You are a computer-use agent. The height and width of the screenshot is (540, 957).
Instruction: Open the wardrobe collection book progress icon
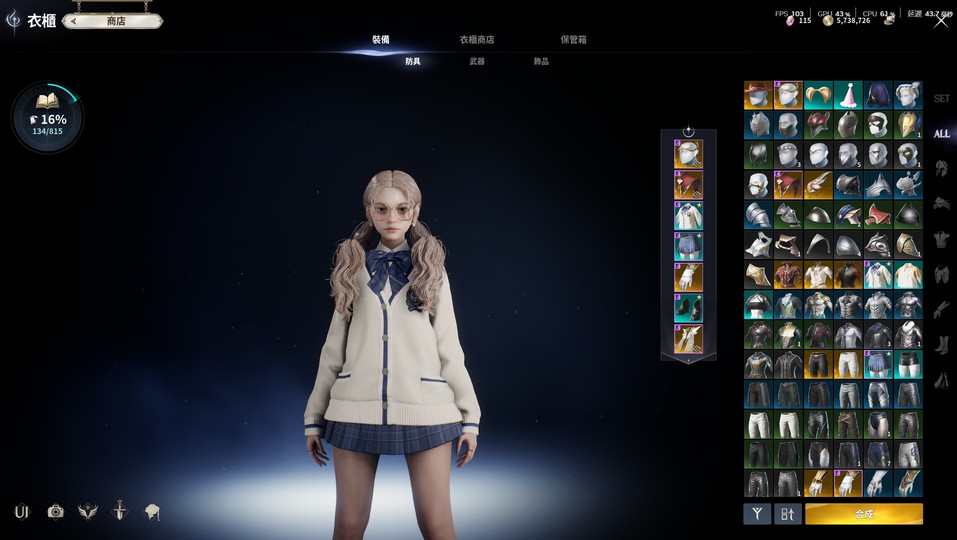[x=47, y=117]
